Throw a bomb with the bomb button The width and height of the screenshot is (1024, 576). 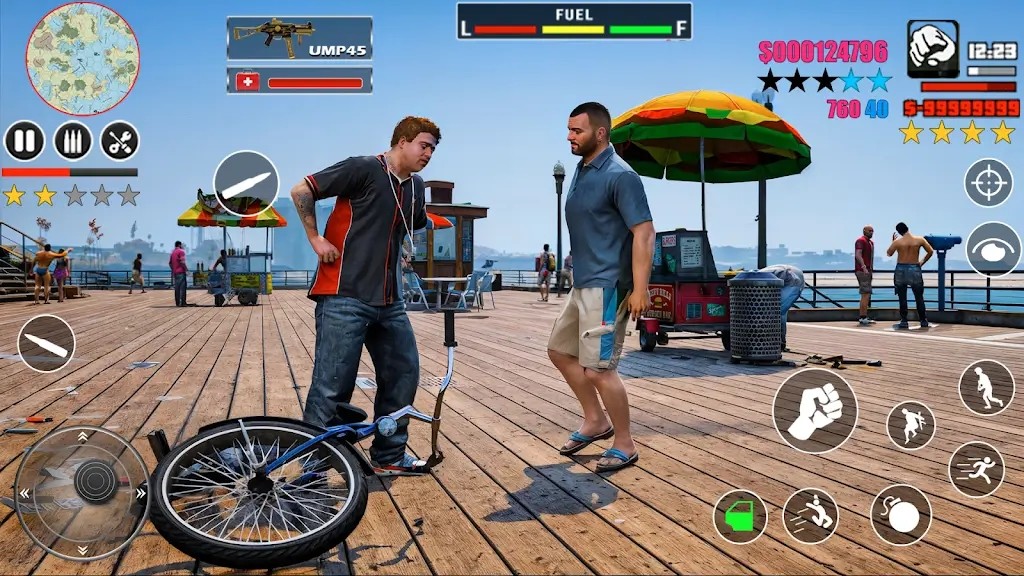tap(900, 515)
